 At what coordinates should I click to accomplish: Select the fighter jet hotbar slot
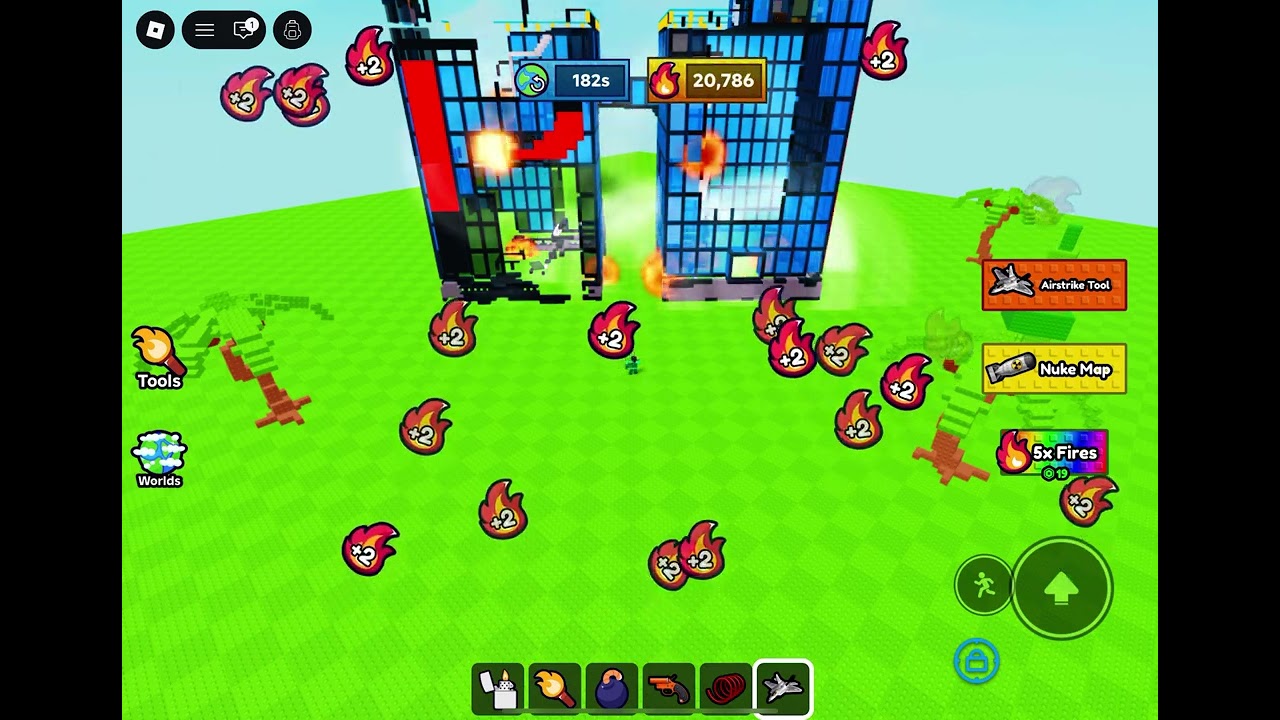(x=783, y=688)
